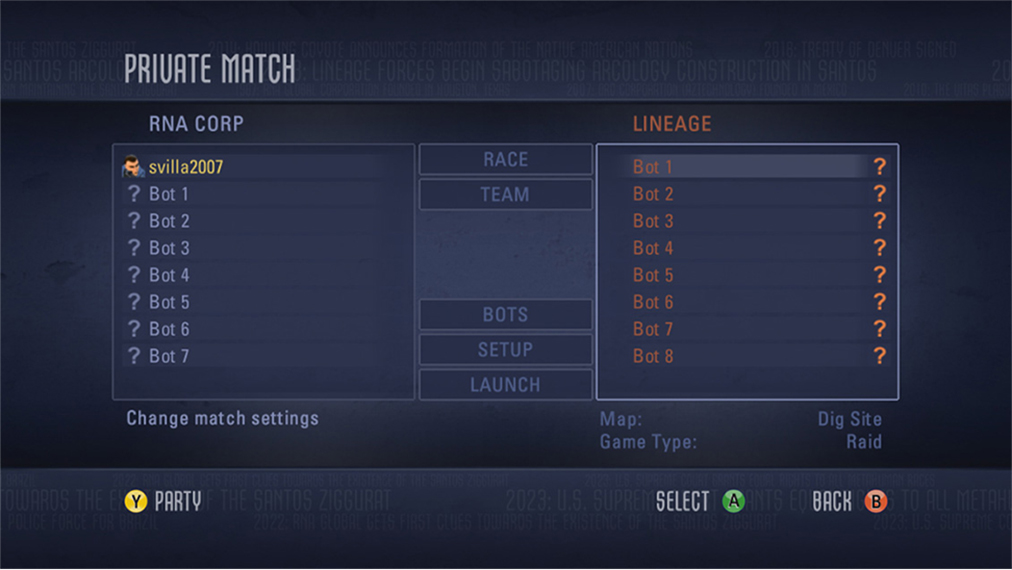Select Bot 1 on the RNA Corp team
1012x570 pixels.
point(169,194)
